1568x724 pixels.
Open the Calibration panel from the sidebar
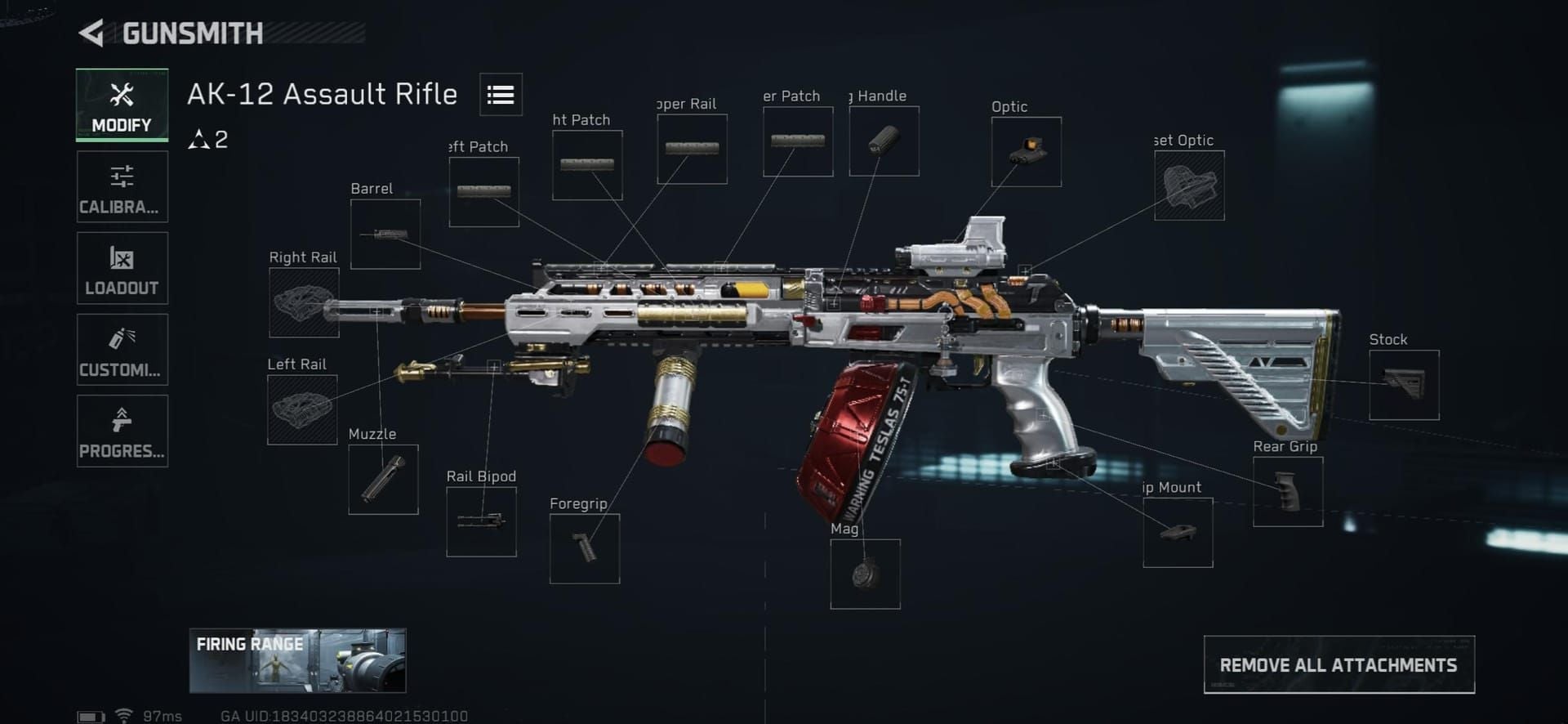tap(121, 186)
